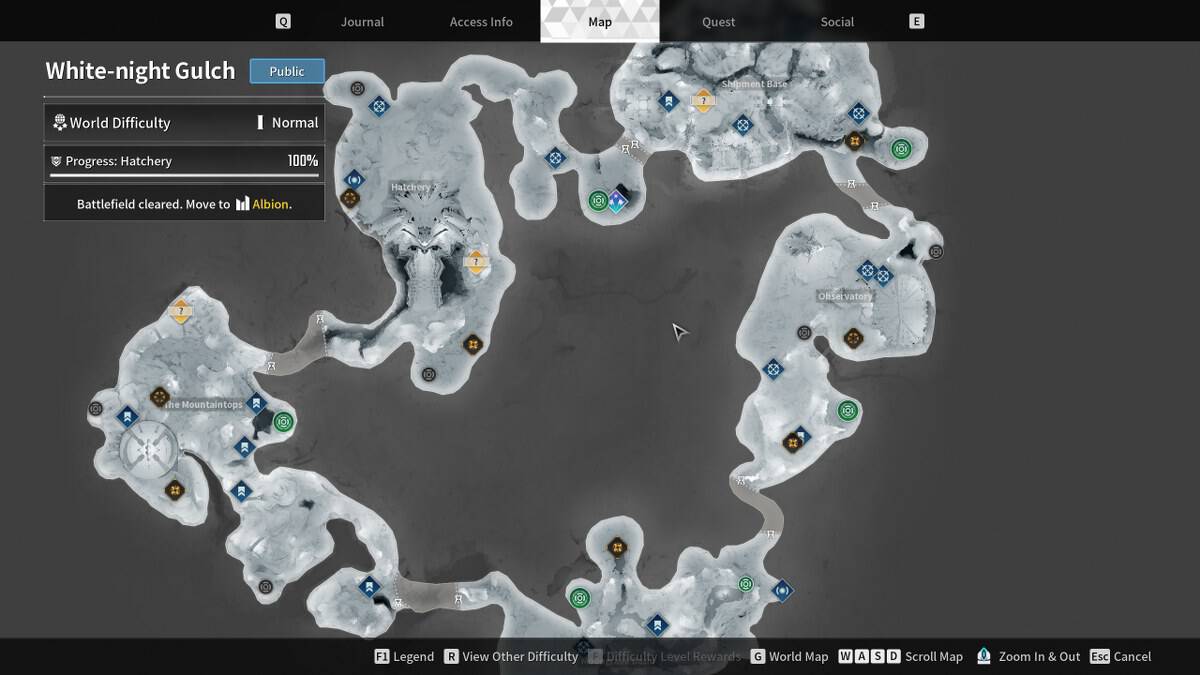1200x675 pixels.
Task: Select the World Difficulty Normal row
Action: pos(184,123)
